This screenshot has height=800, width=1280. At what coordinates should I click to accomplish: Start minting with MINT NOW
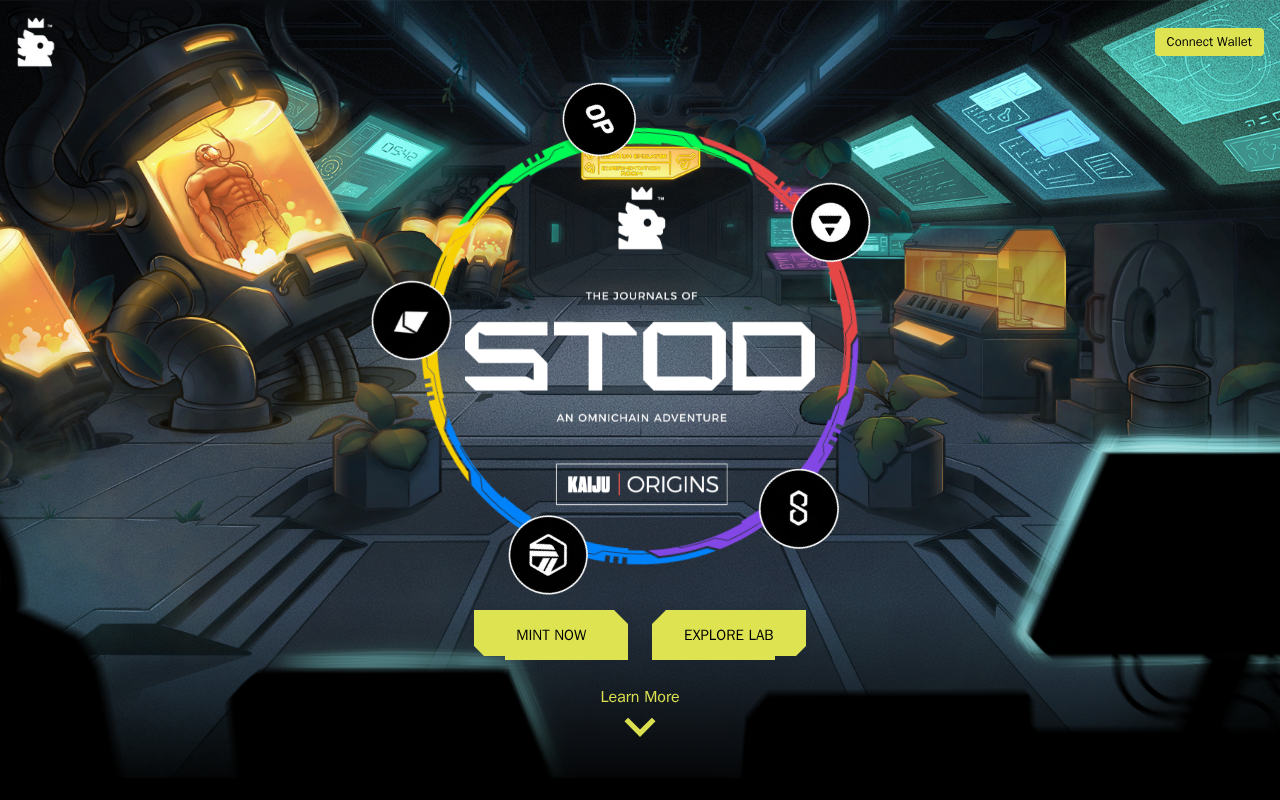pos(551,635)
